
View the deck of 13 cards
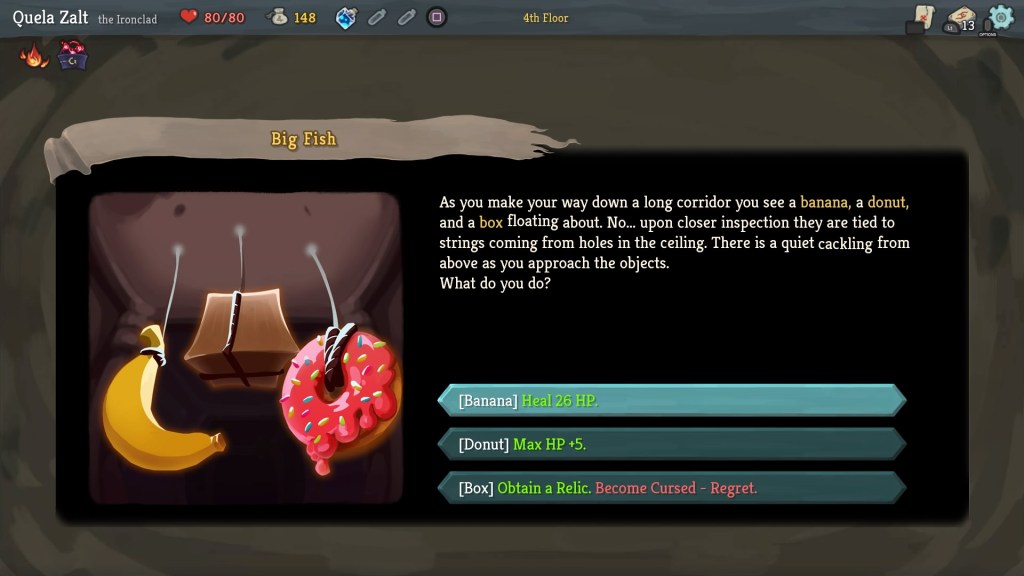click(961, 19)
